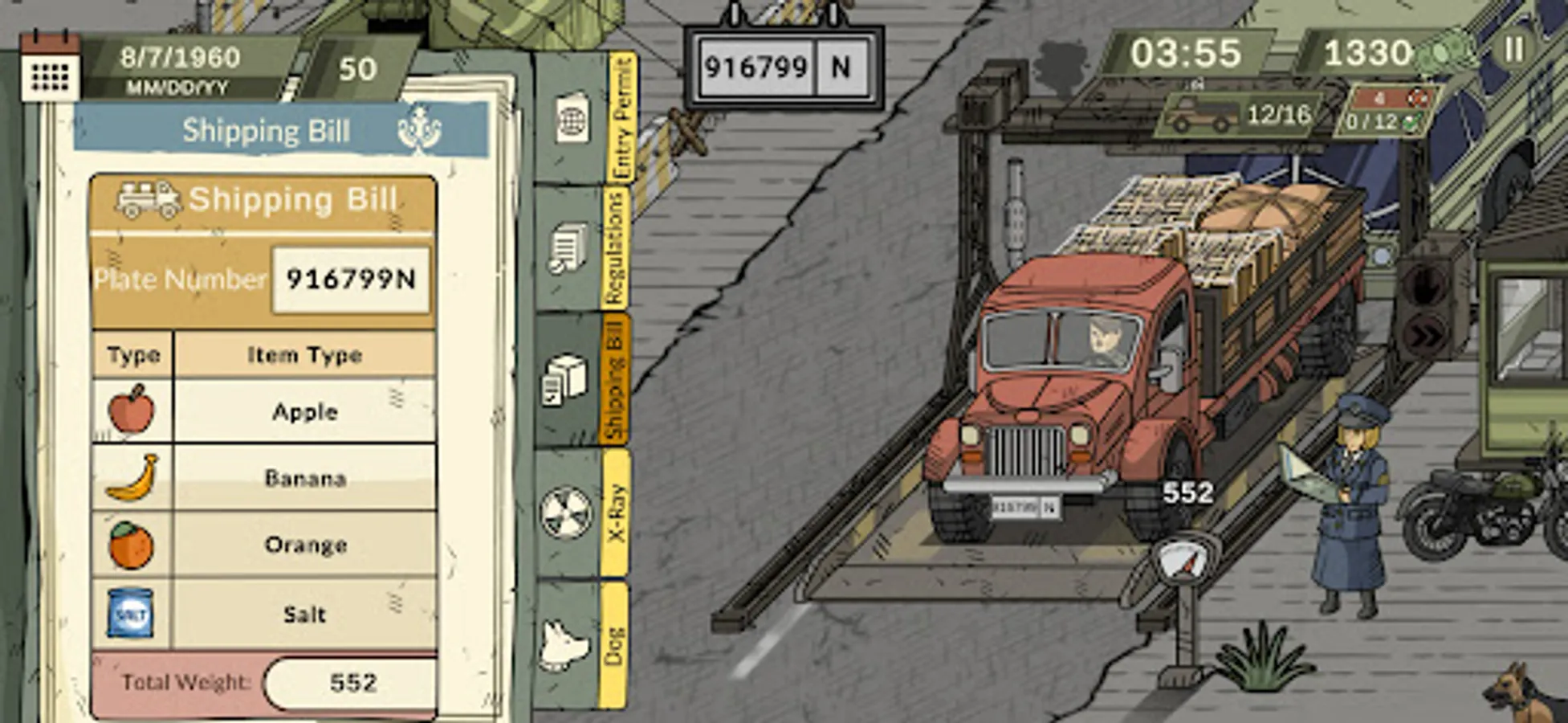The image size is (1568, 723).
Task: Click the banana icon in the item list
Action: [132, 477]
